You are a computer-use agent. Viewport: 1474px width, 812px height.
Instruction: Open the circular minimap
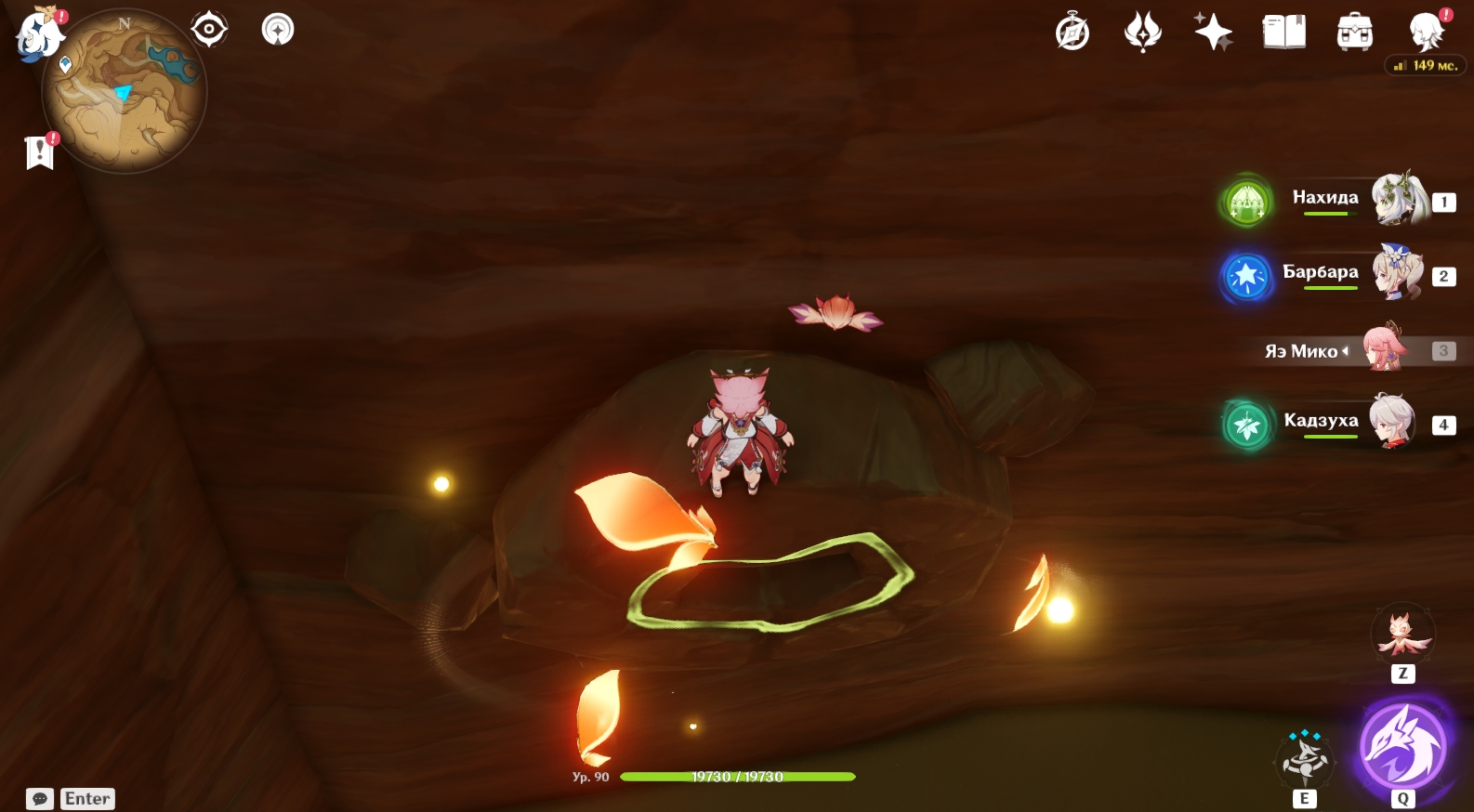[125, 92]
